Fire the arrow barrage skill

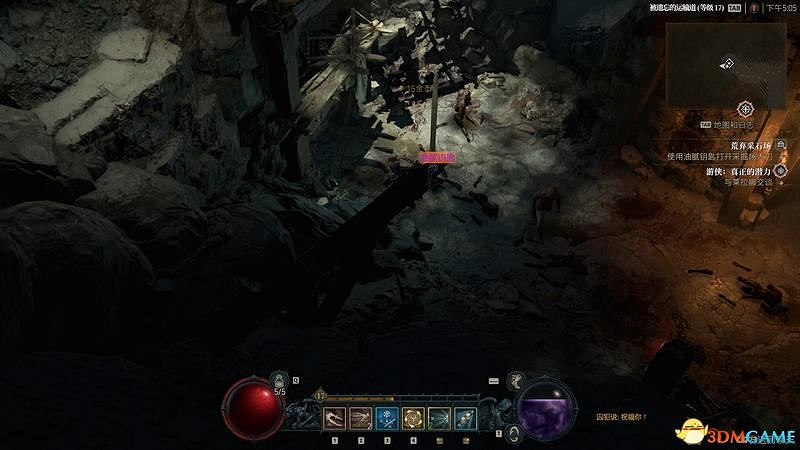(439, 418)
